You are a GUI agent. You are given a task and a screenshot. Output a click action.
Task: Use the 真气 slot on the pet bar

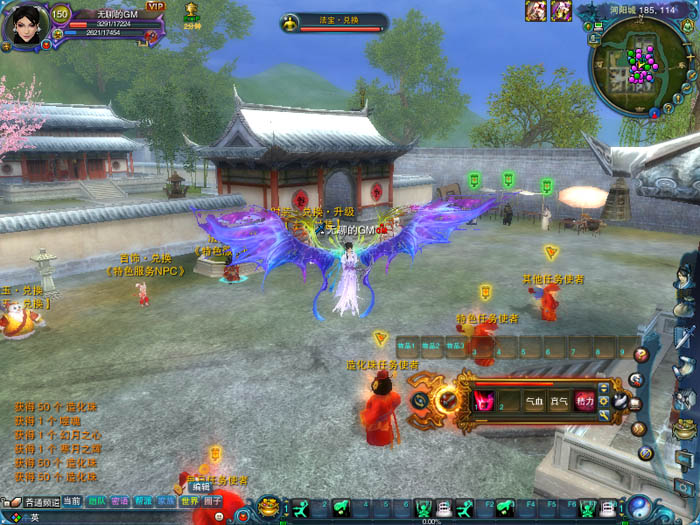[x=560, y=401]
